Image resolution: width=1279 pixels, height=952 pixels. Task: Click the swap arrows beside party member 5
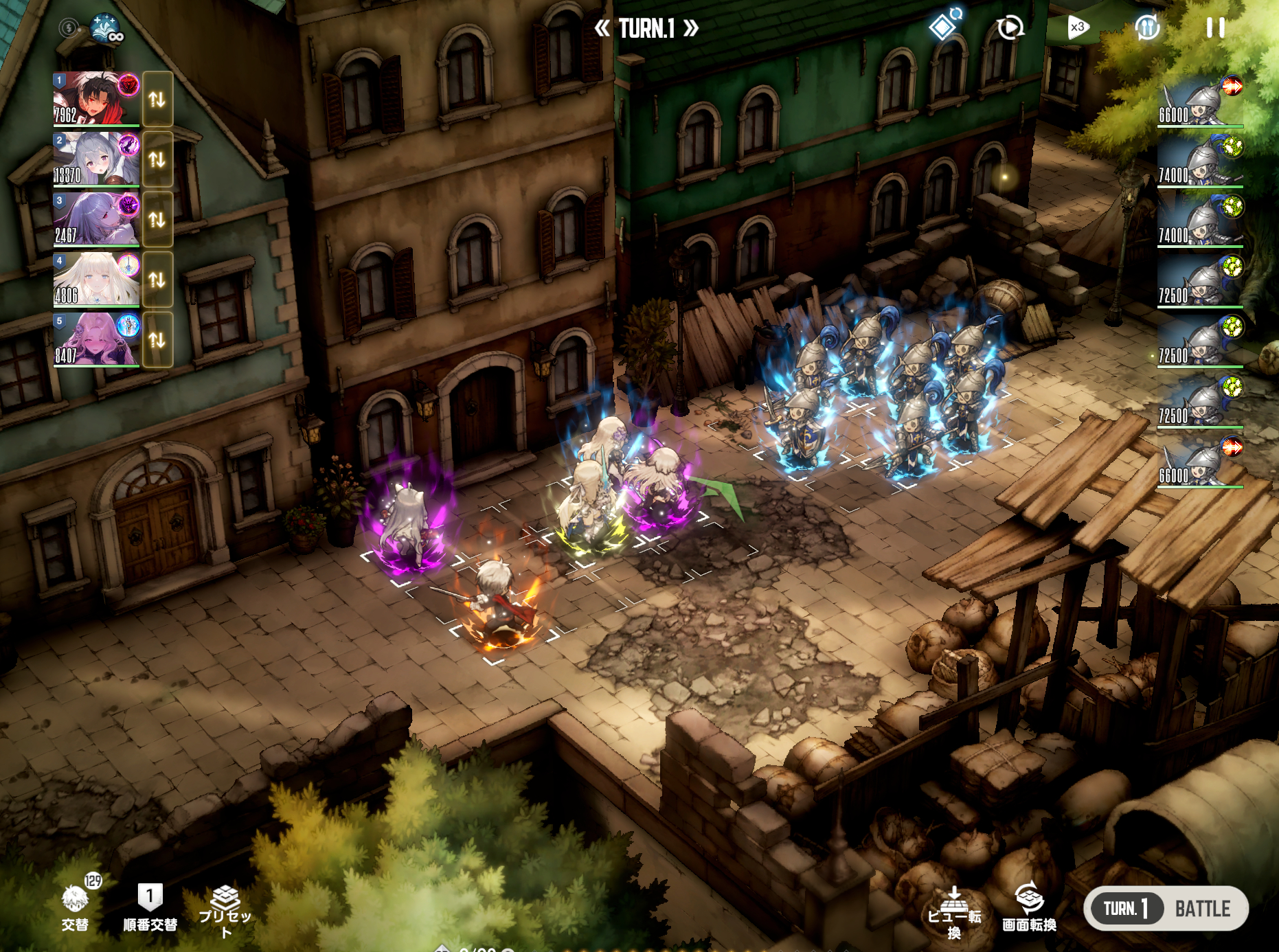(x=157, y=339)
